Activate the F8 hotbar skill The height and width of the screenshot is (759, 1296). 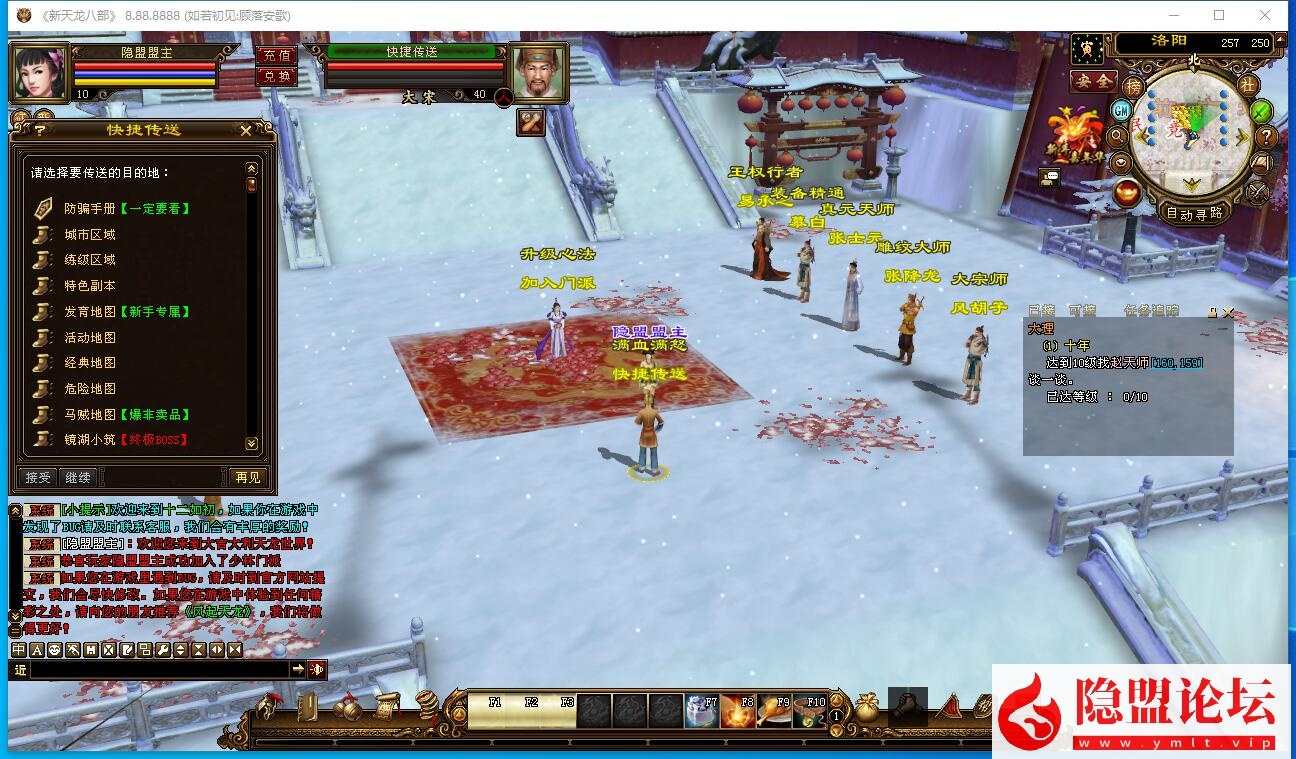pyautogui.click(x=738, y=710)
